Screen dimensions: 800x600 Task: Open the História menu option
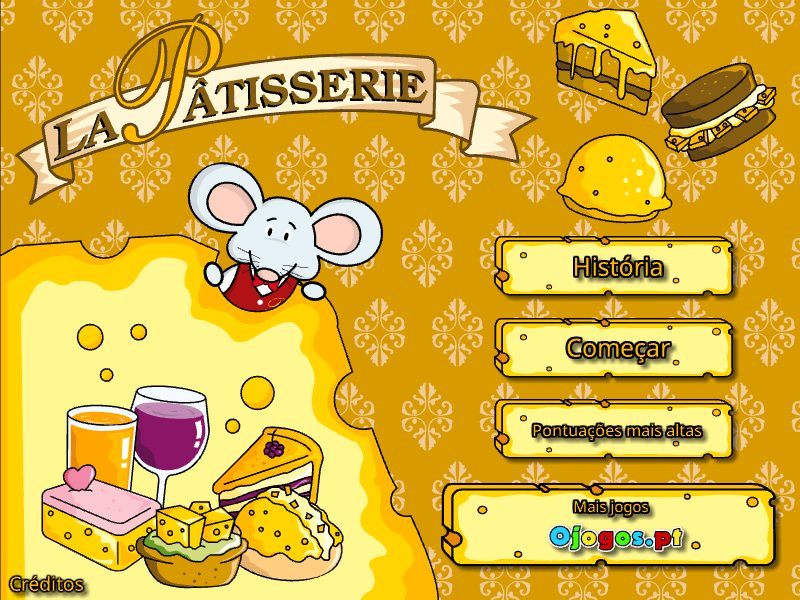617,268
